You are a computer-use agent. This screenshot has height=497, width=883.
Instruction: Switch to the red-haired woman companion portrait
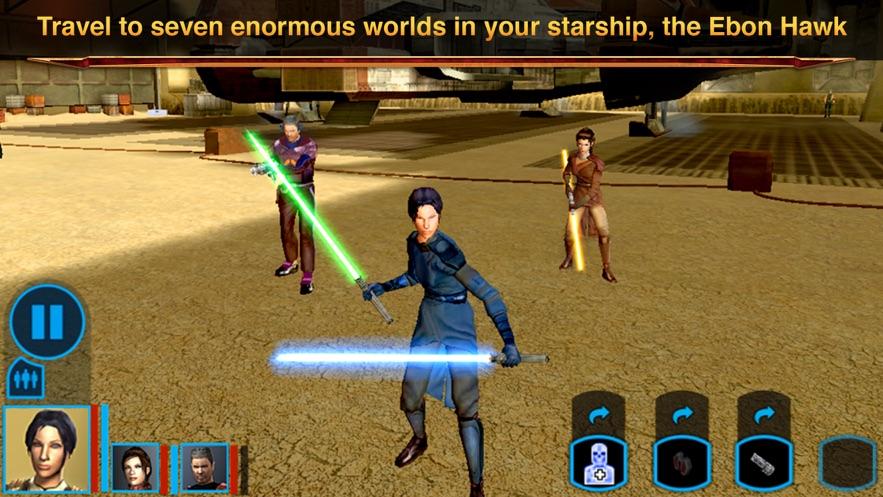pyautogui.click(x=135, y=467)
